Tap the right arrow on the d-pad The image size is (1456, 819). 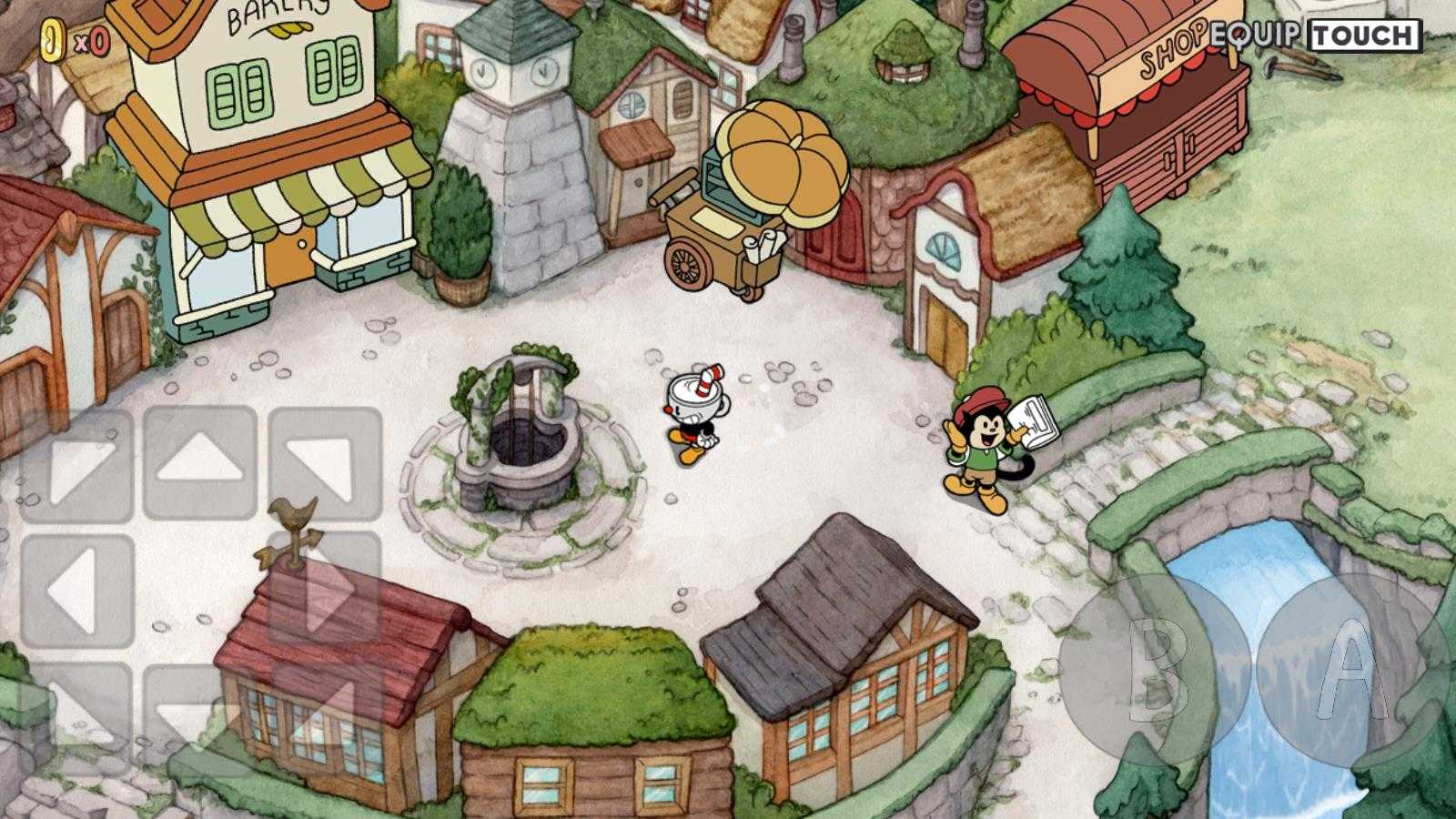pos(325,591)
